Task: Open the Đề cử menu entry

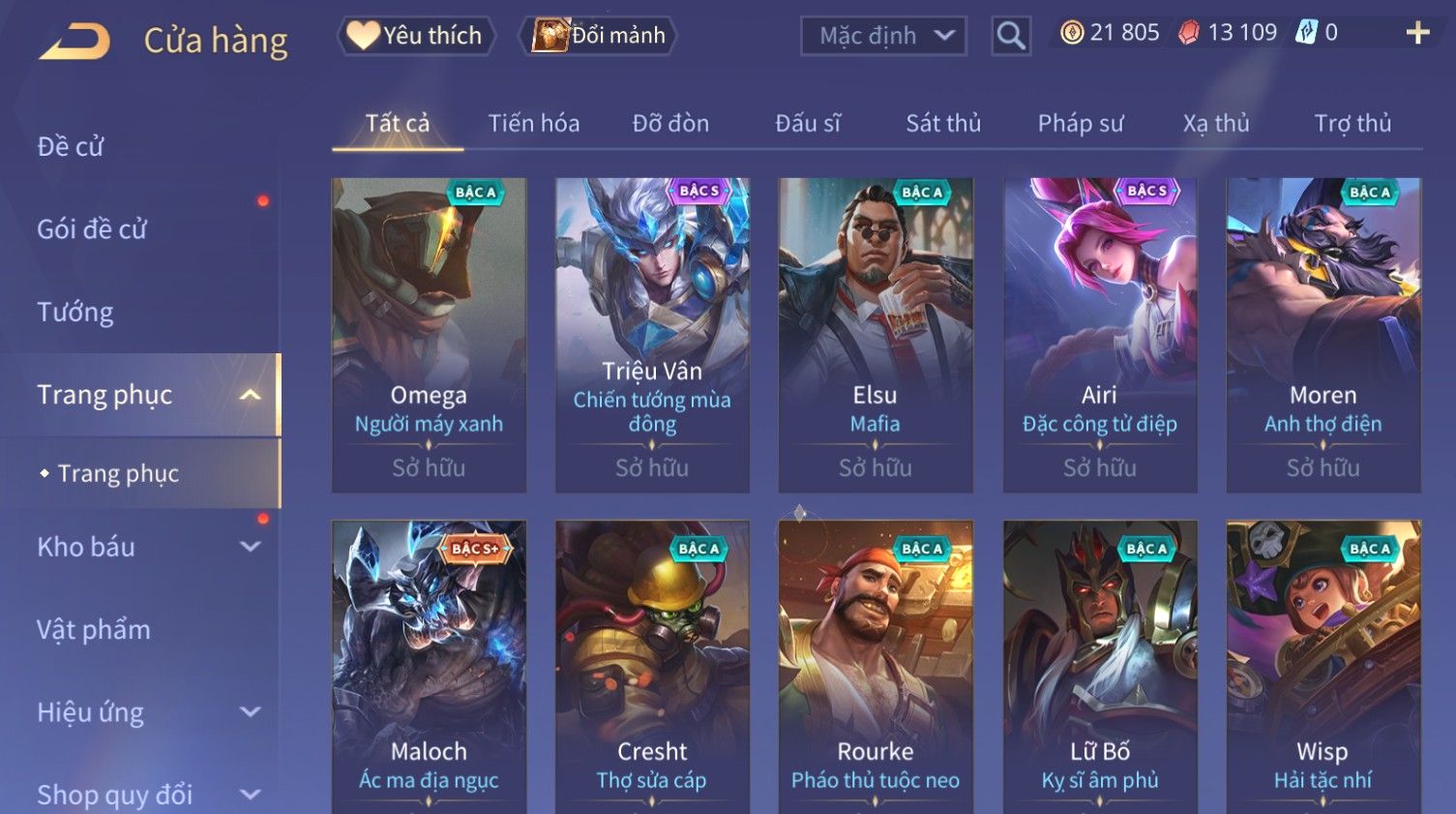Action: click(71, 146)
